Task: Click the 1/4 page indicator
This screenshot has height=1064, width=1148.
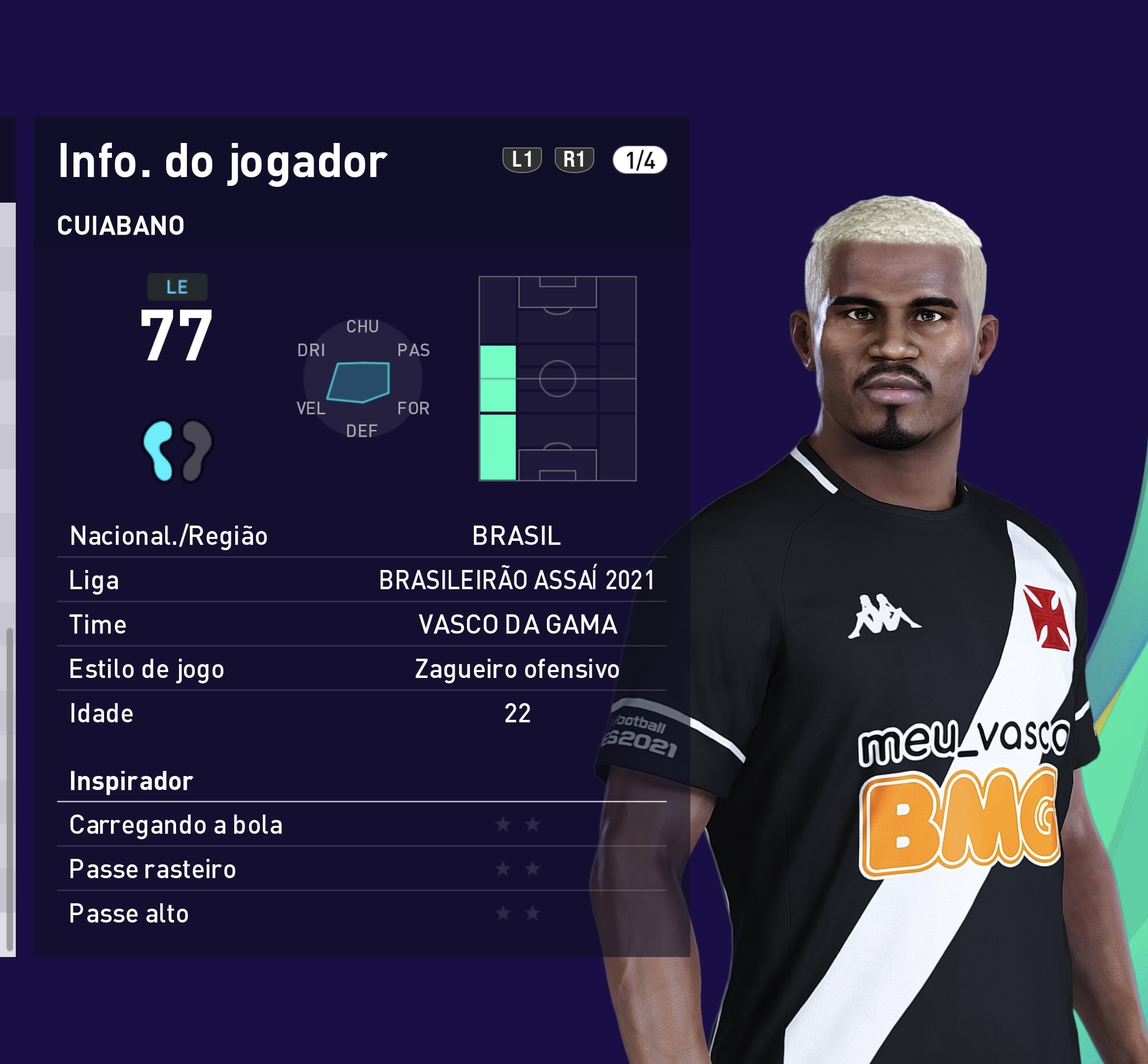Action: (x=640, y=160)
